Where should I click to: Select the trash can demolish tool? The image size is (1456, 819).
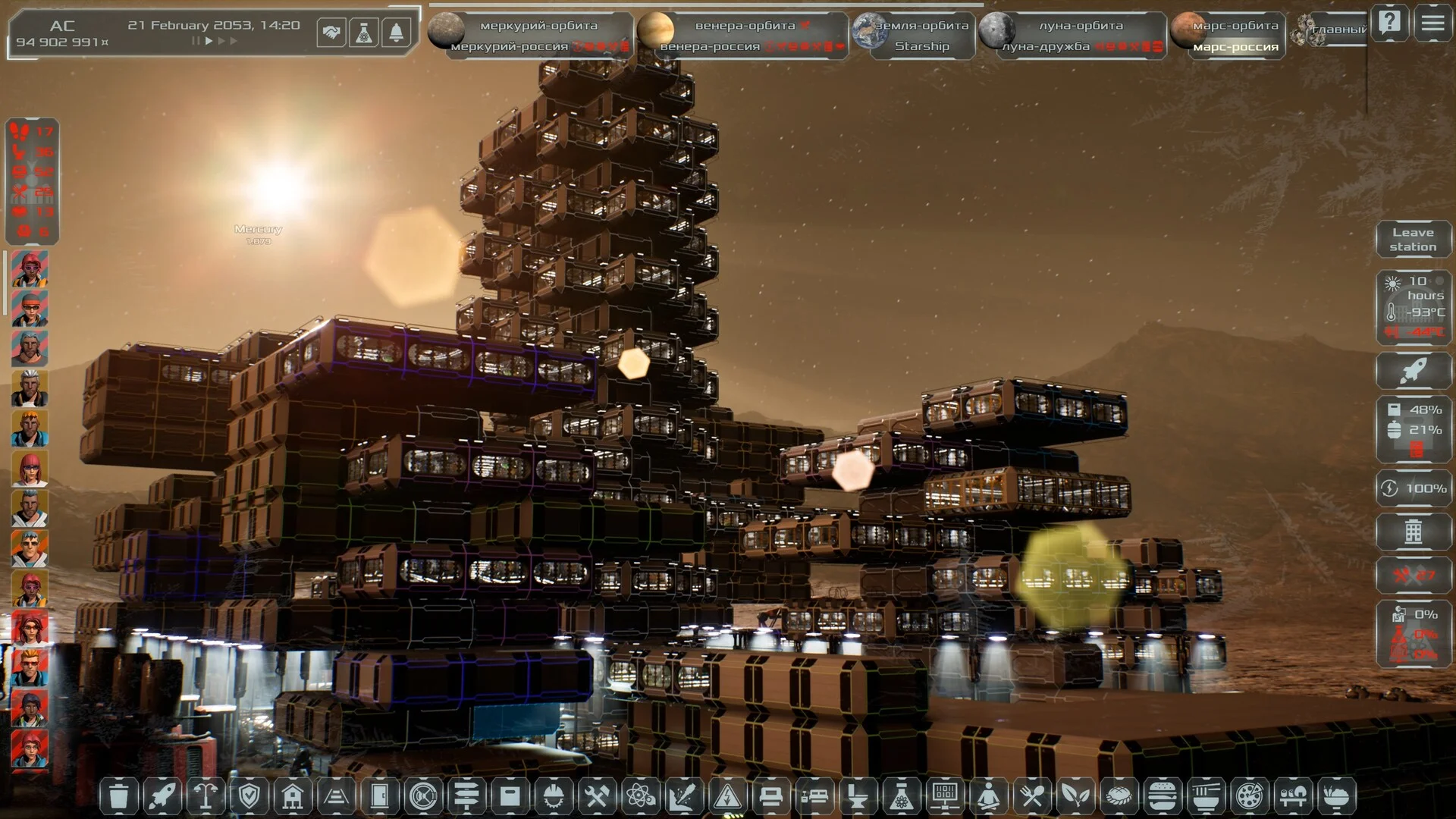119,796
